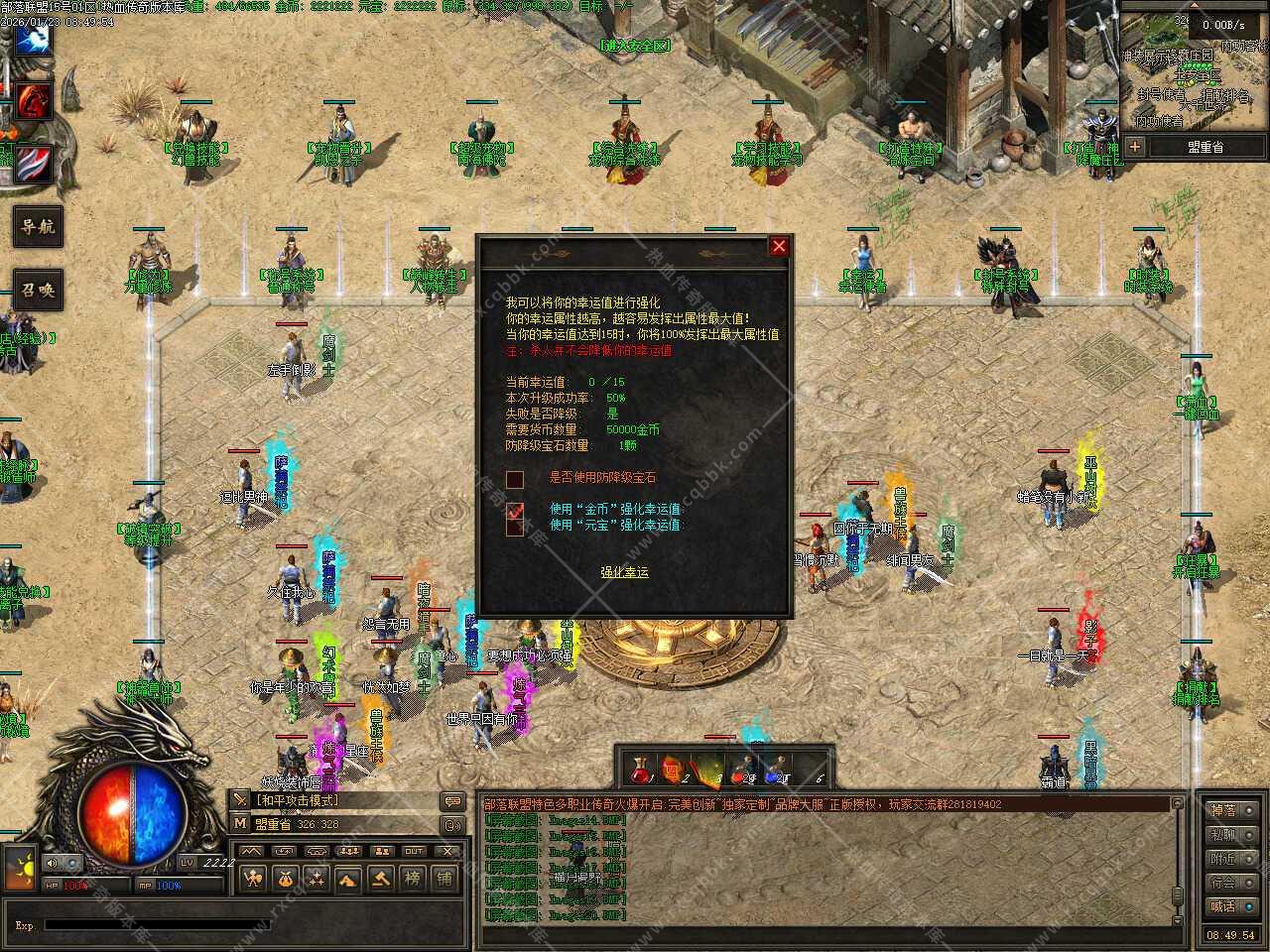Use the red health potion in the hotbar

point(642,770)
